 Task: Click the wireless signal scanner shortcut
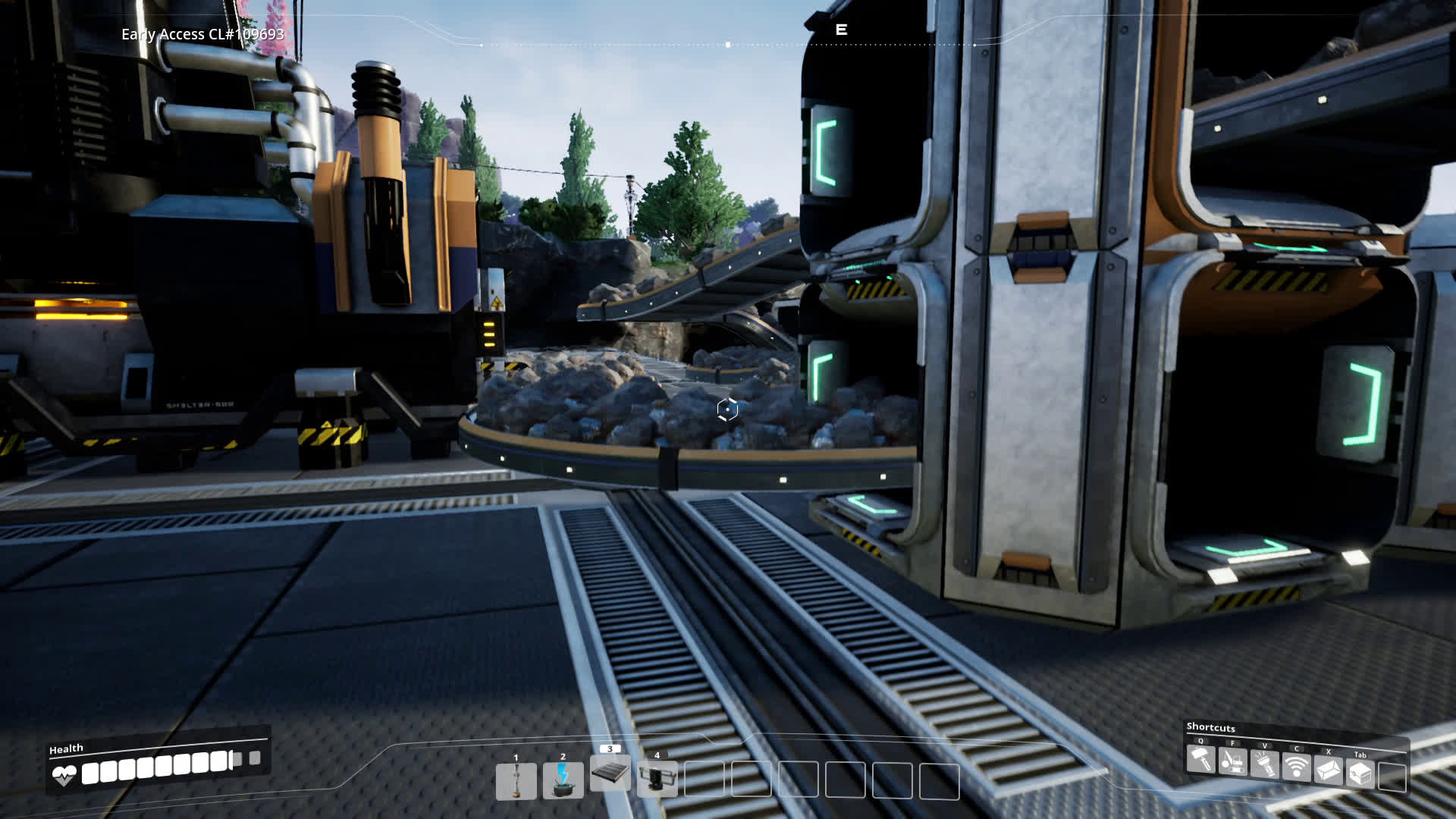click(1297, 767)
